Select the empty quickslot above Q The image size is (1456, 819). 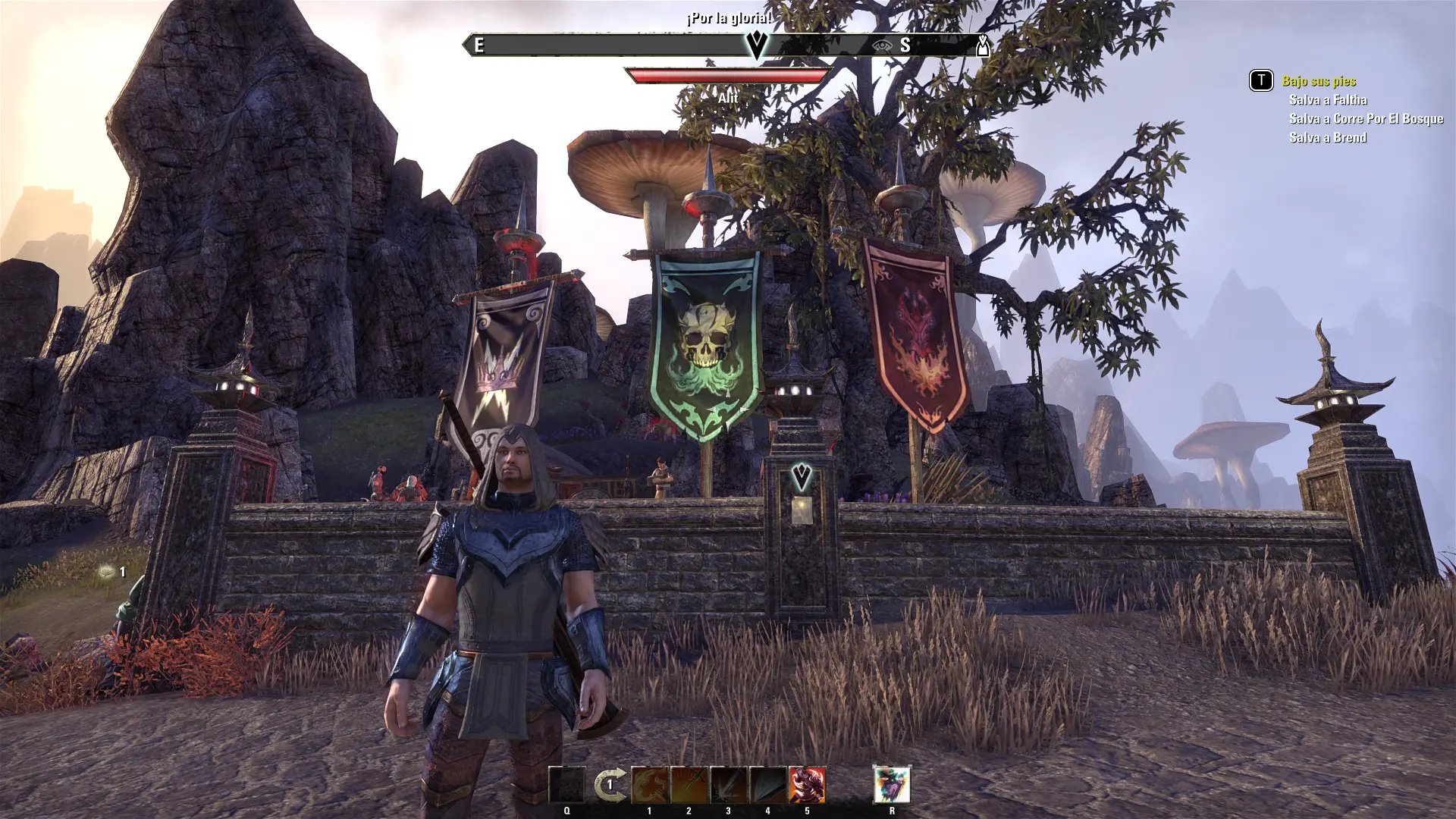coord(567,785)
